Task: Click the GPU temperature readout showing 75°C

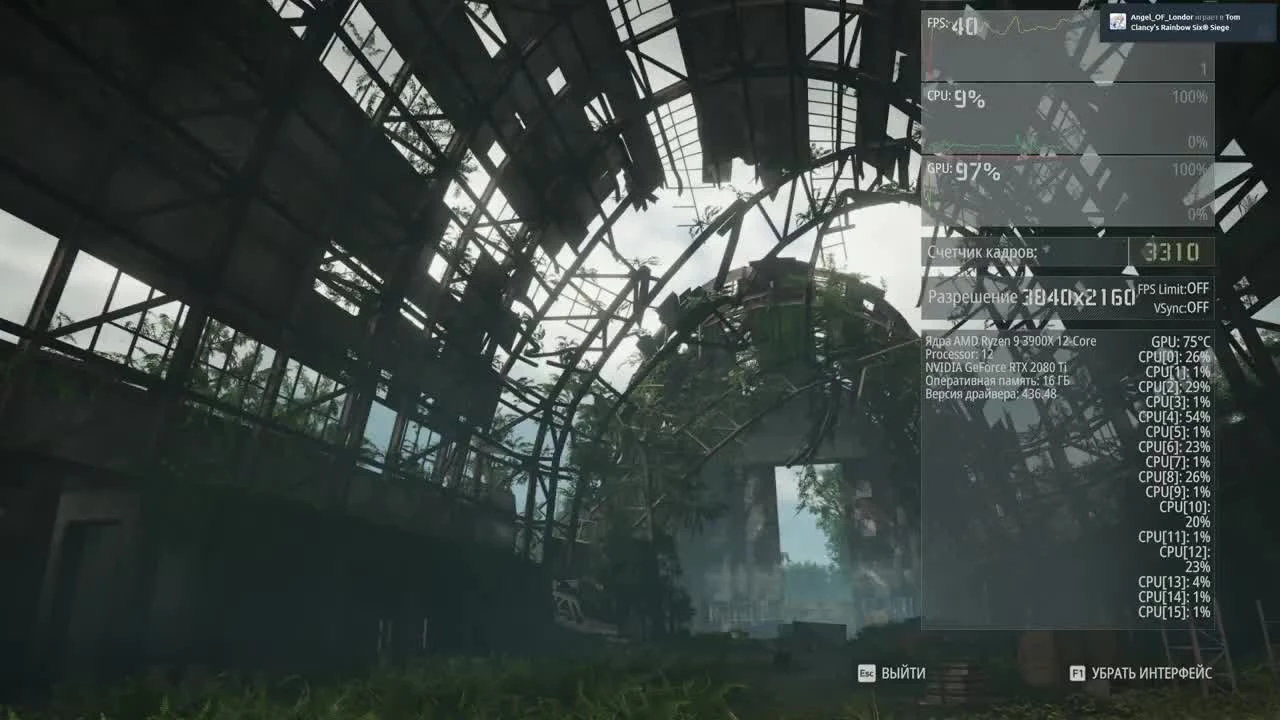Action: (1180, 340)
